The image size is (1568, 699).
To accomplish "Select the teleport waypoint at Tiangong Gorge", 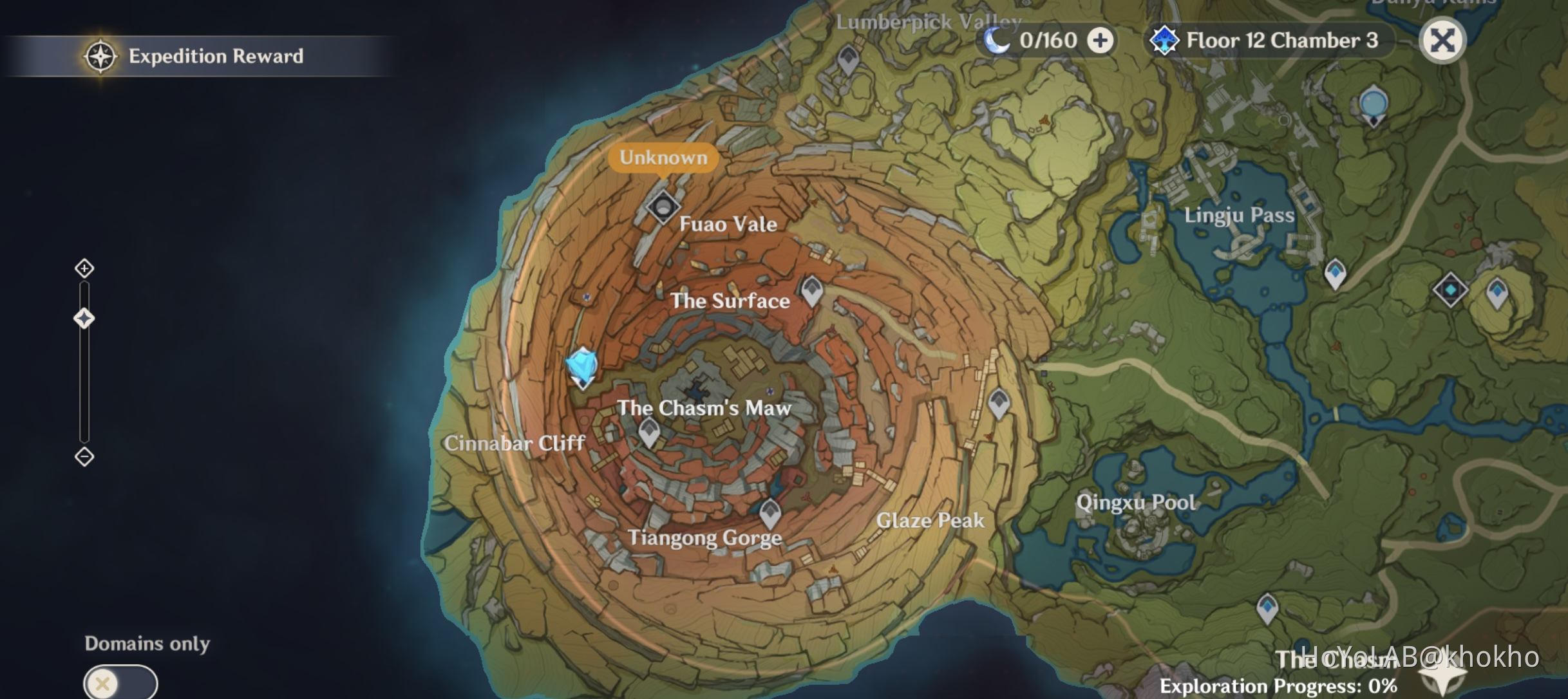I will coord(770,510).
